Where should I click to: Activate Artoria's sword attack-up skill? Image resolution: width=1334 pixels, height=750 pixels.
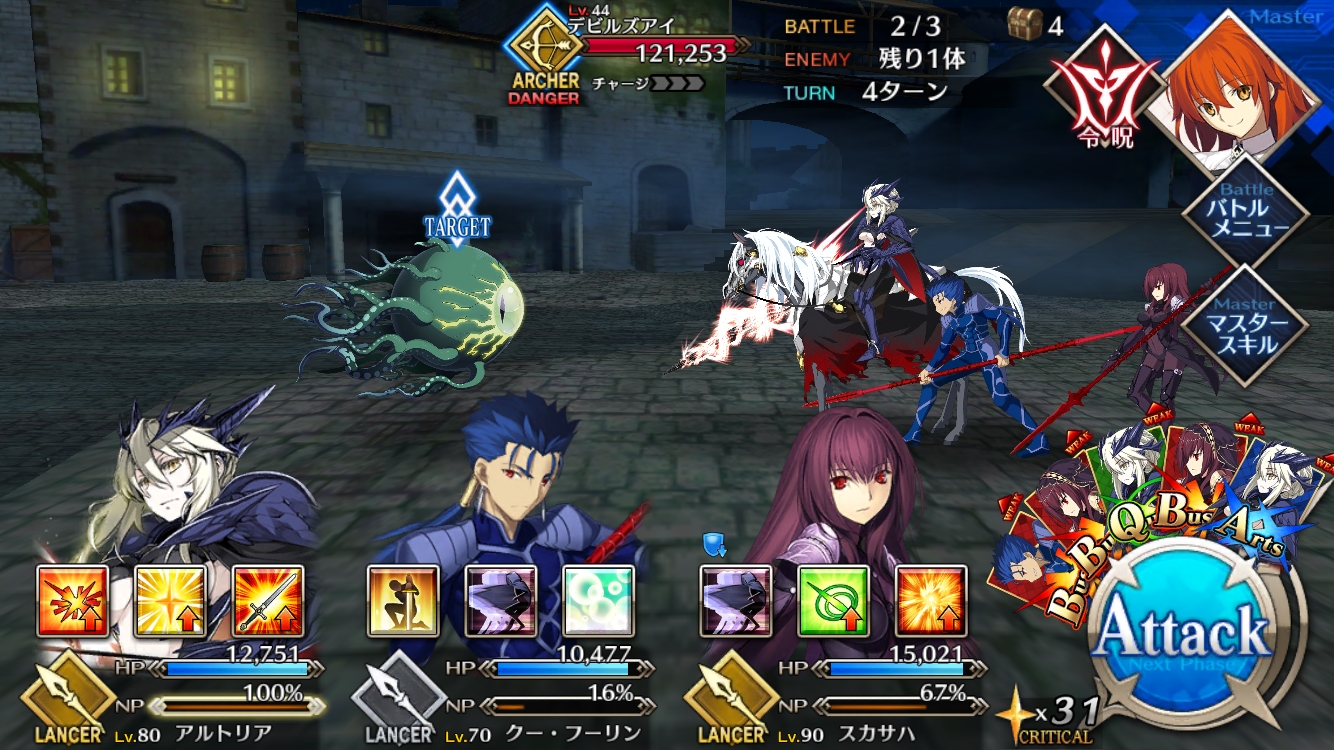[268, 602]
